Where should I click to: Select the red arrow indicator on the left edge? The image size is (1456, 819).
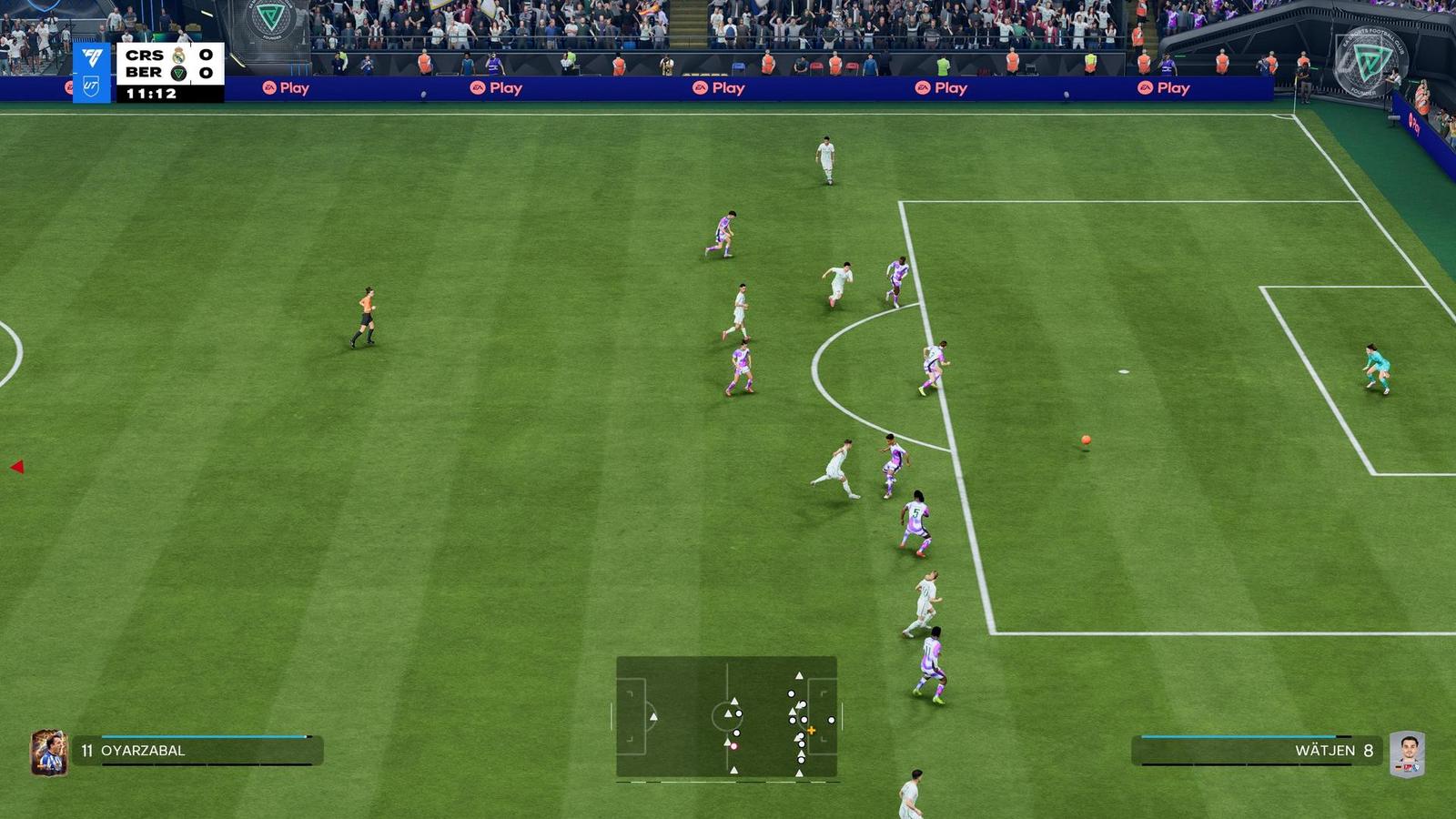(16, 466)
